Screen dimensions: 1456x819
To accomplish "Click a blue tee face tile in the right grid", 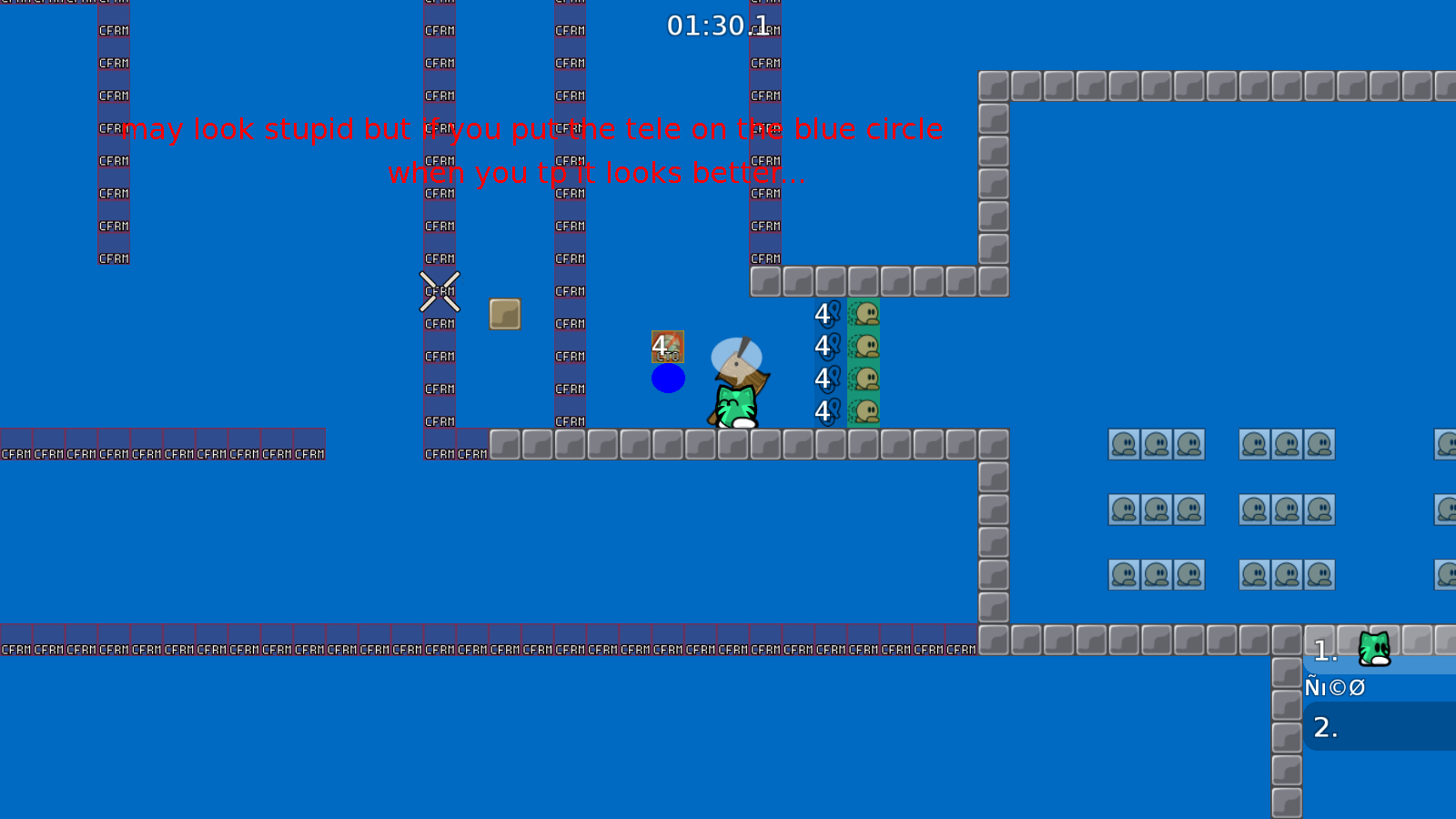I will click(1124, 444).
